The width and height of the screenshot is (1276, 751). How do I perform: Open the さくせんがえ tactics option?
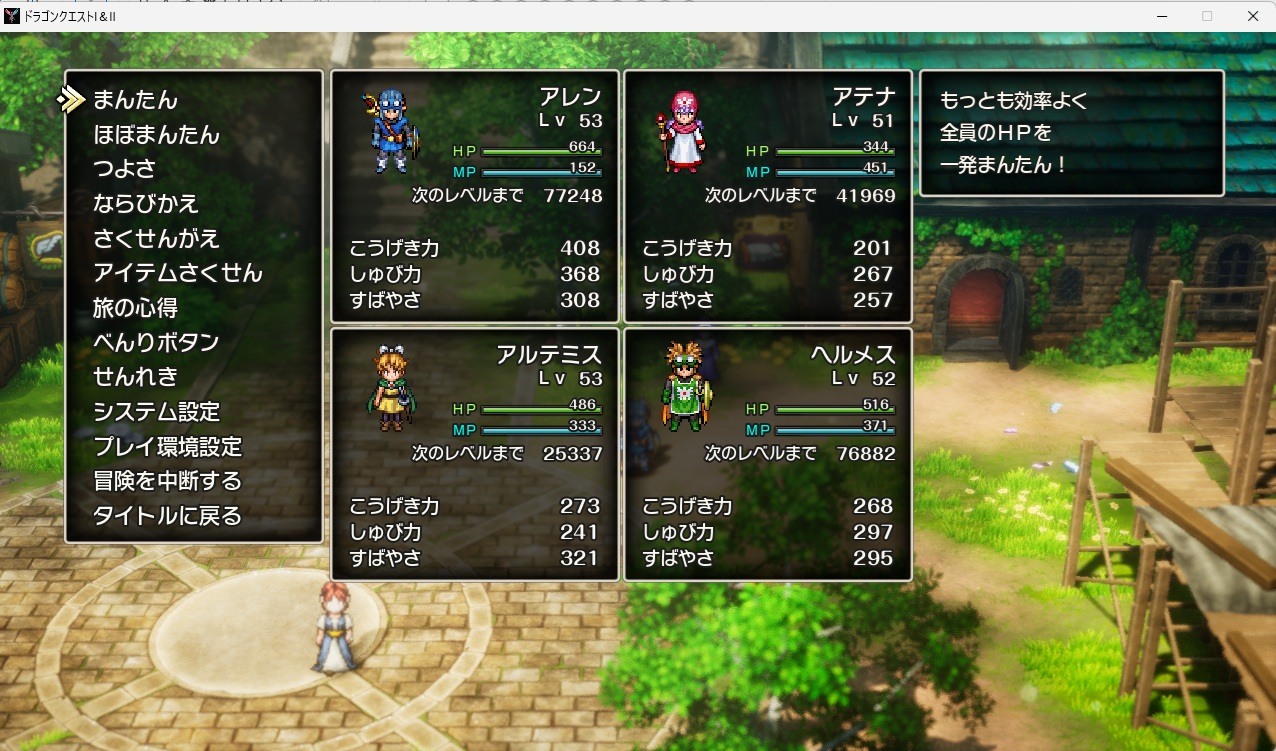[156, 239]
